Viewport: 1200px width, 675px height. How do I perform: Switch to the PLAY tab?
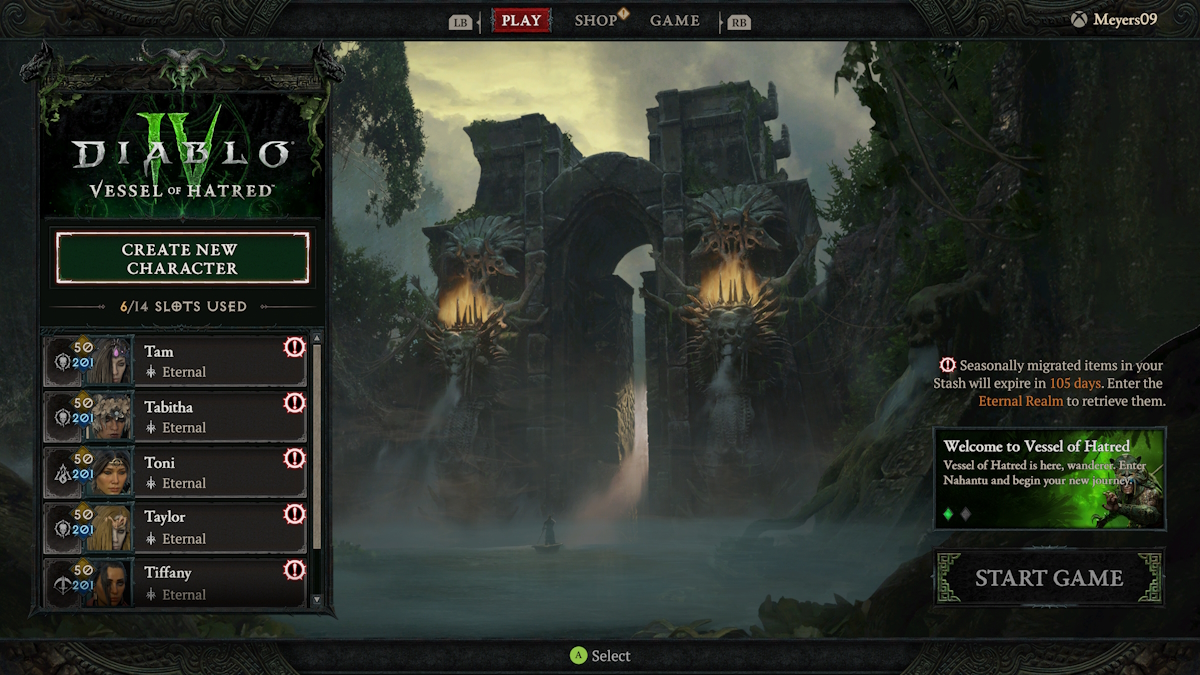click(521, 21)
